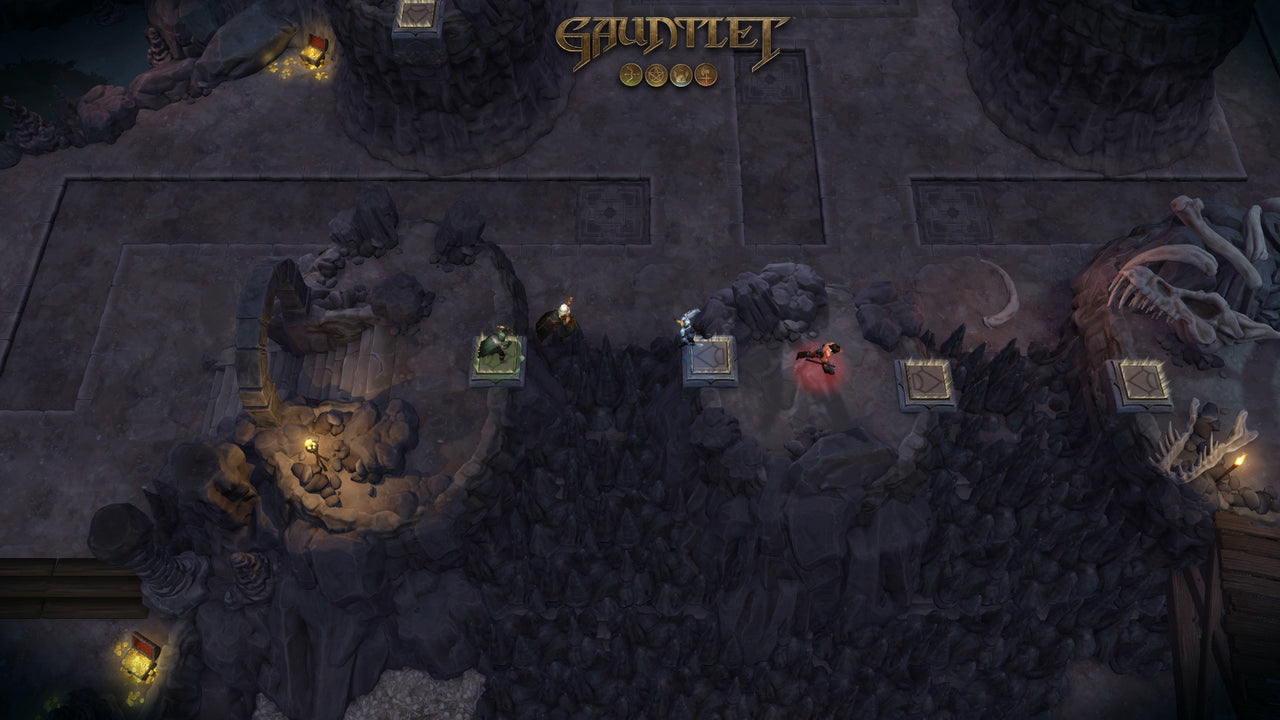This screenshot has width=1280, height=720.
Task: Select the Valkyrie standing on the plate
Action: click(688, 325)
